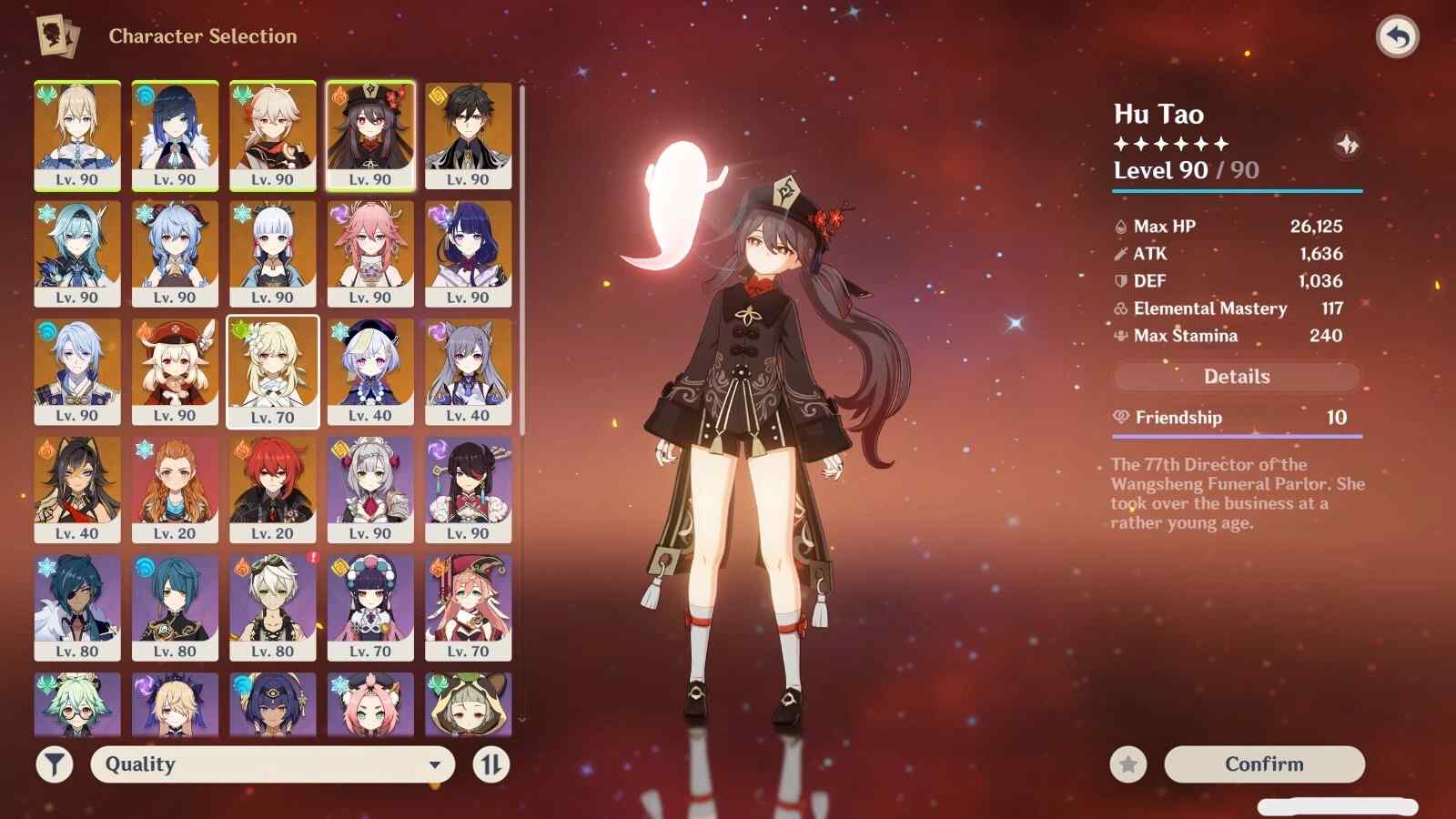Image resolution: width=1456 pixels, height=819 pixels.
Task: Pick Kazuha's portrait tile
Action: point(272,135)
